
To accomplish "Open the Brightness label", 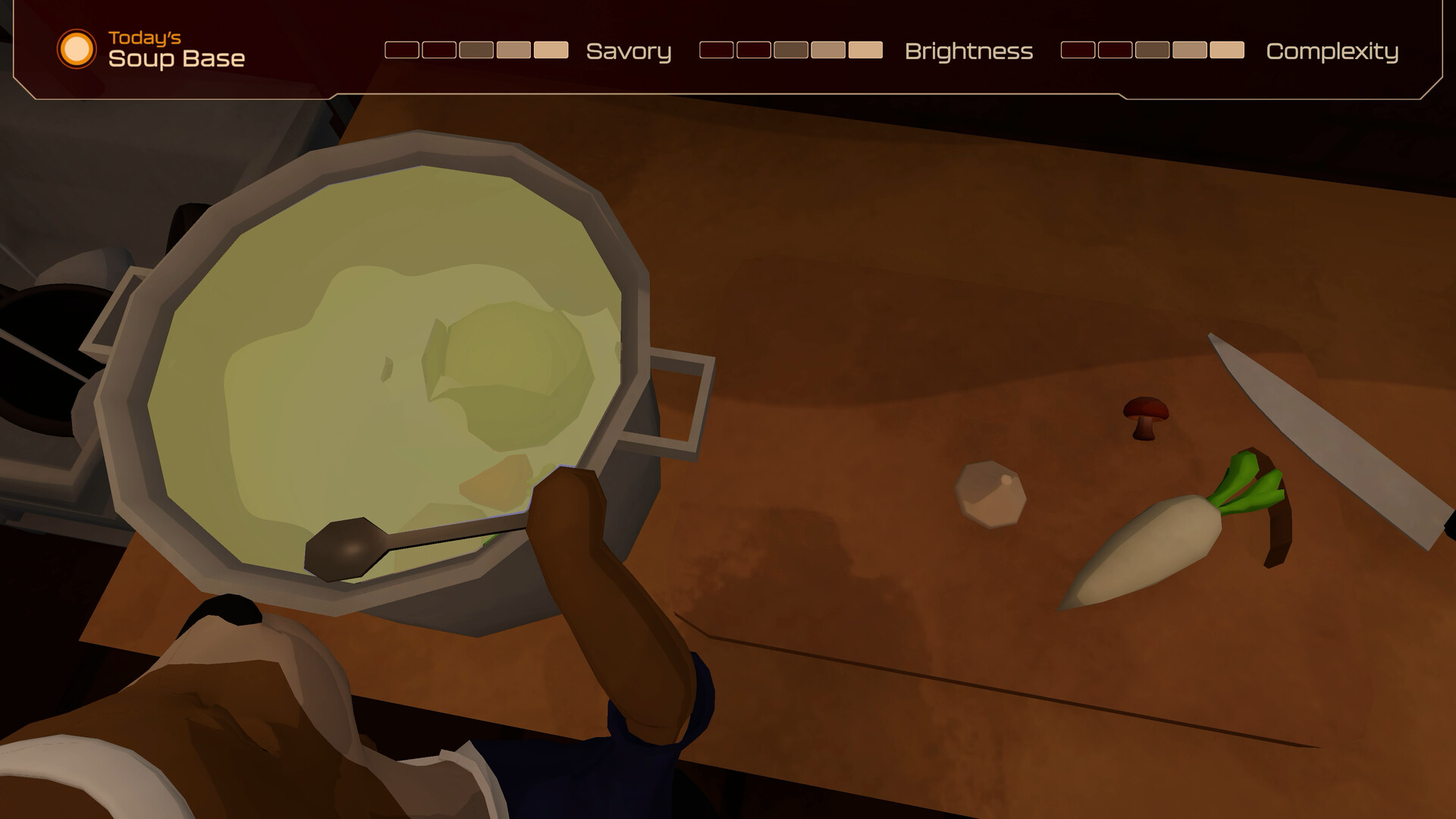I will [x=969, y=52].
